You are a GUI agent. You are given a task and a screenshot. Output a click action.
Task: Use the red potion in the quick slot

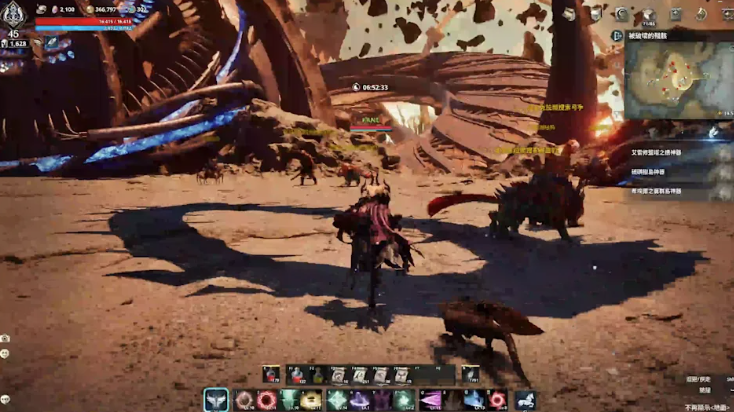click(271, 375)
